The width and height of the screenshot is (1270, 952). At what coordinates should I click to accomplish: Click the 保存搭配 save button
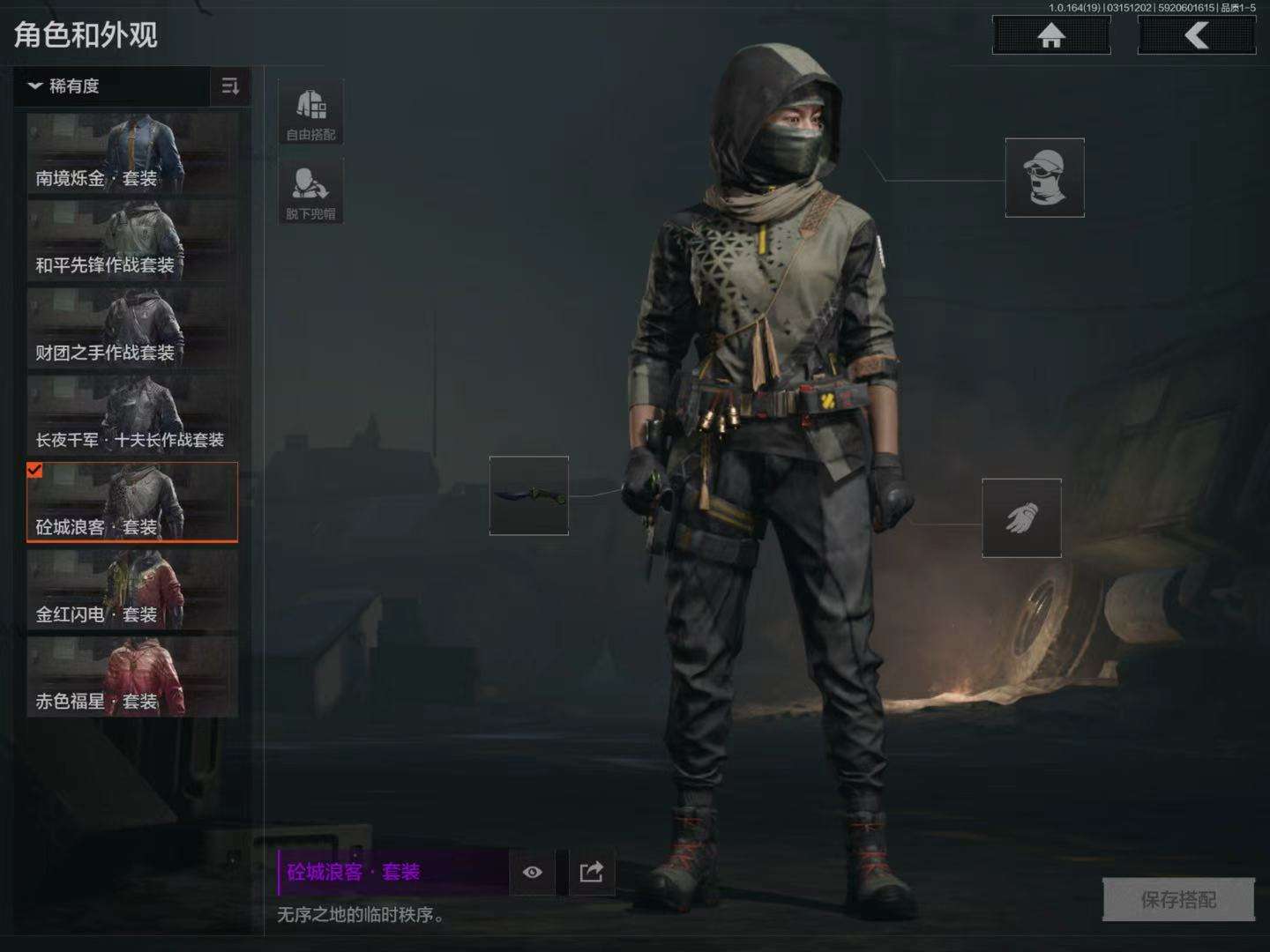(1178, 899)
